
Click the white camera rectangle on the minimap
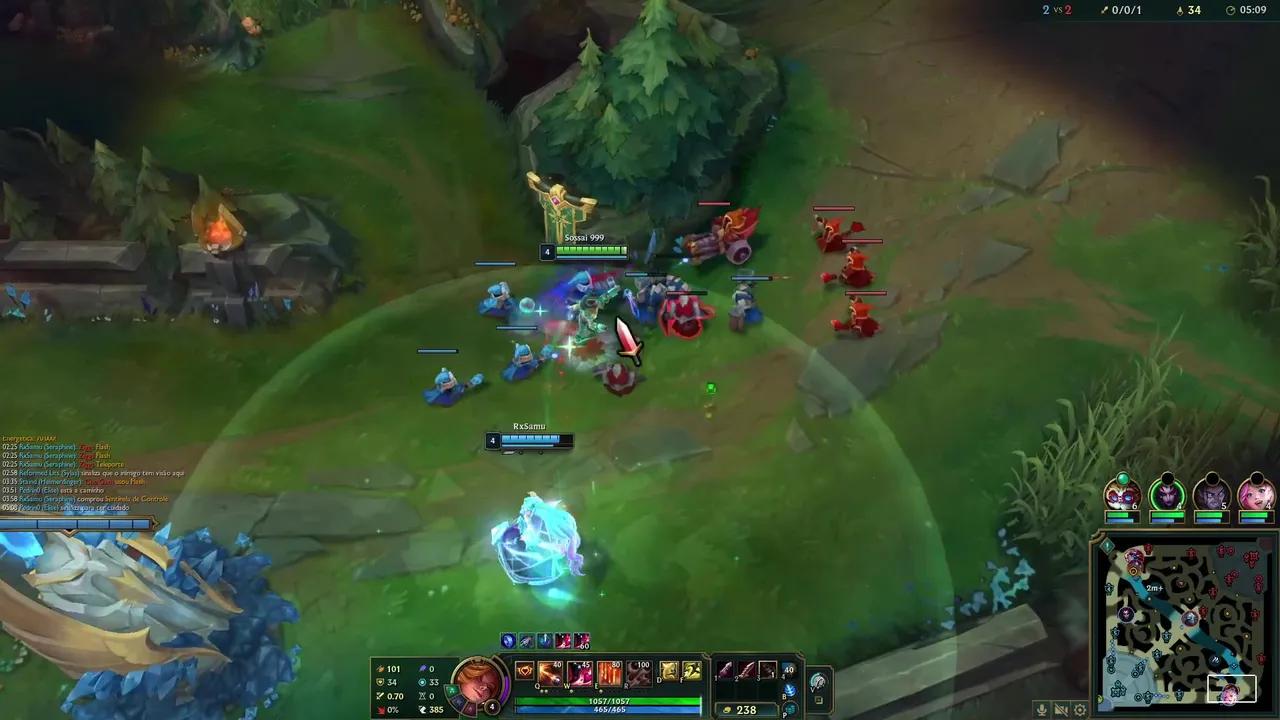(x=1232, y=687)
